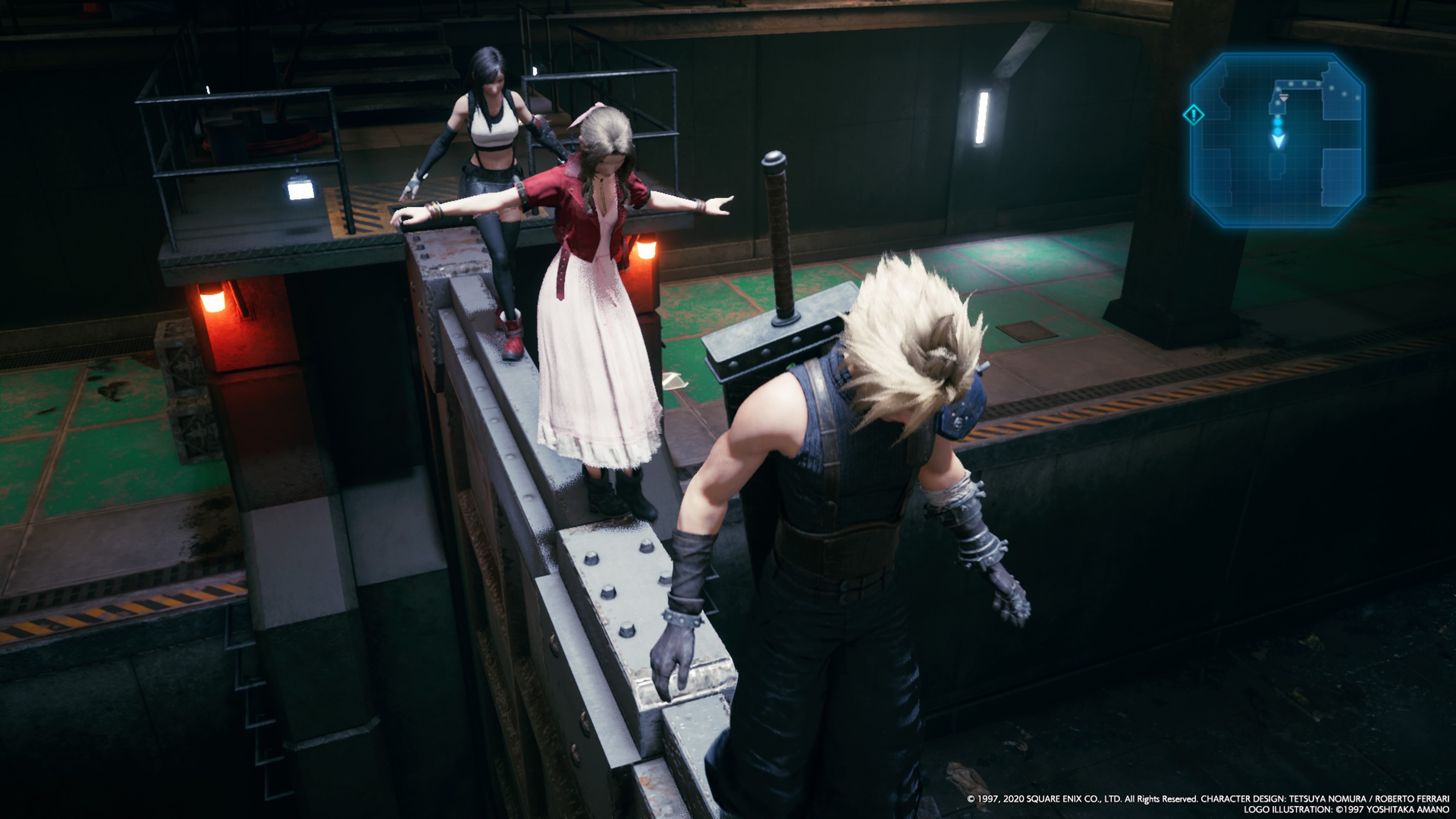Click the lower corridor shape on the minimap
Image resolution: width=1456 pixels, height=819 pixels.
click(1277, 167)
